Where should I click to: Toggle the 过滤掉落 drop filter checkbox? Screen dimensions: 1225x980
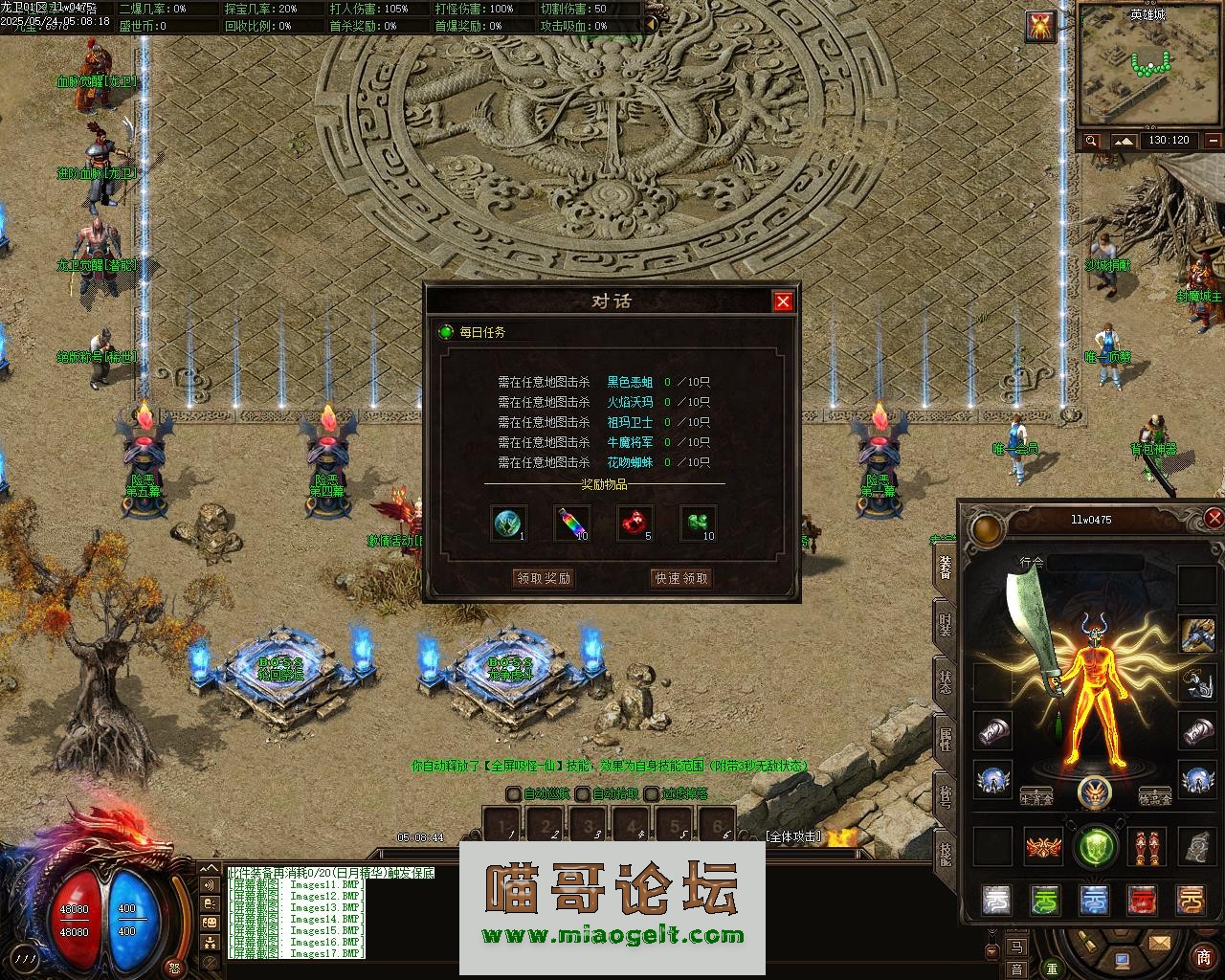pos(652,793)
